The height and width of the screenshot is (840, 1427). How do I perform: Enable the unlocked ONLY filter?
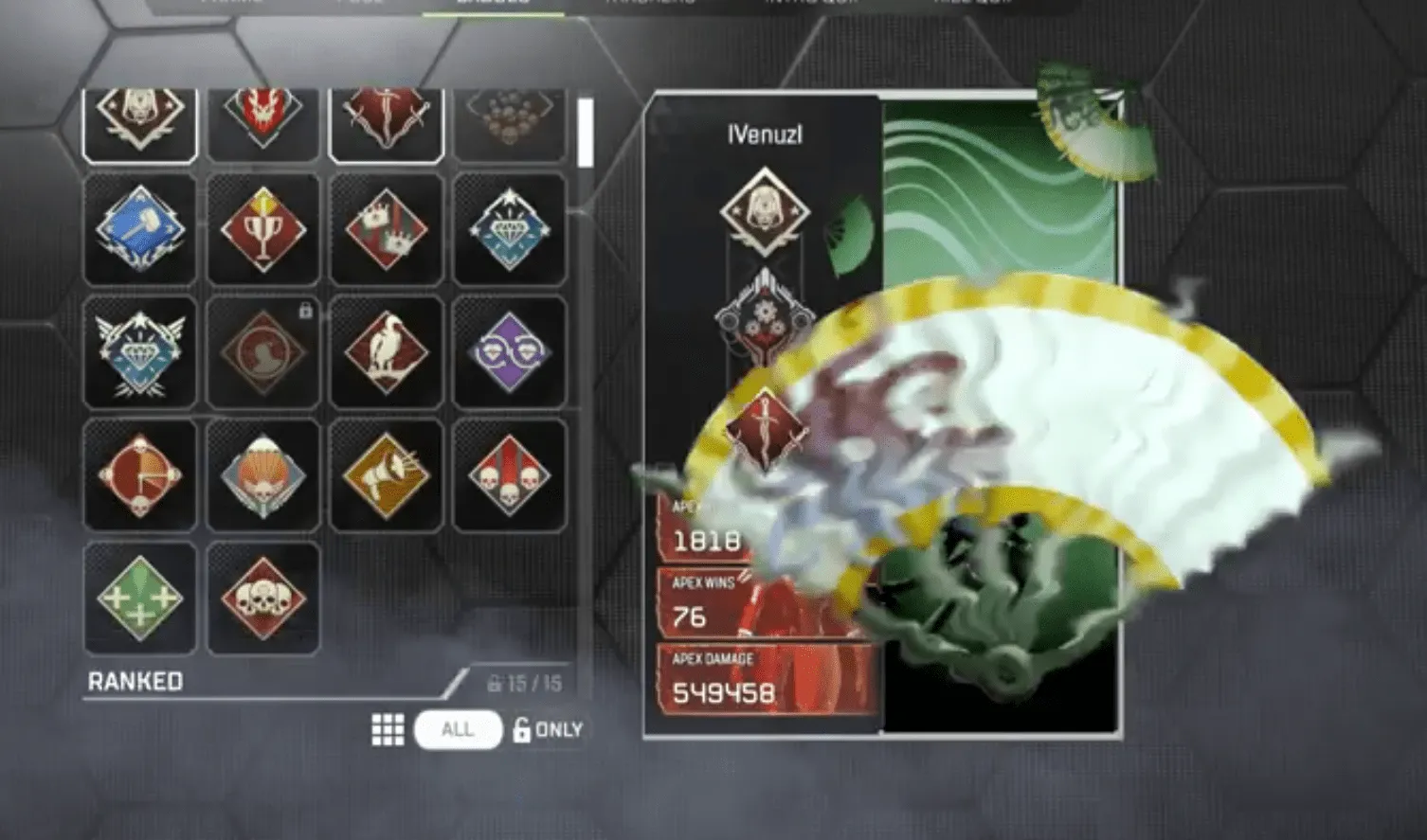(548, 729)
